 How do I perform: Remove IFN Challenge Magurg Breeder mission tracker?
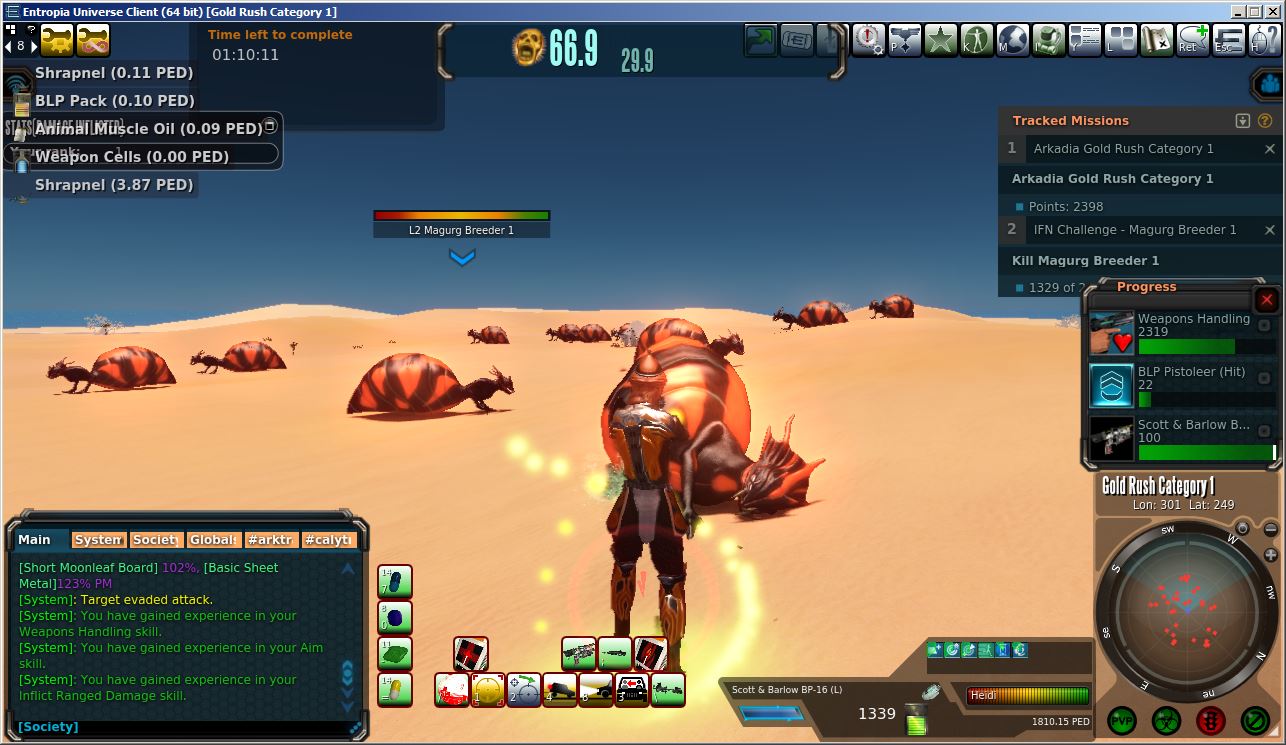pos(1270,230)
